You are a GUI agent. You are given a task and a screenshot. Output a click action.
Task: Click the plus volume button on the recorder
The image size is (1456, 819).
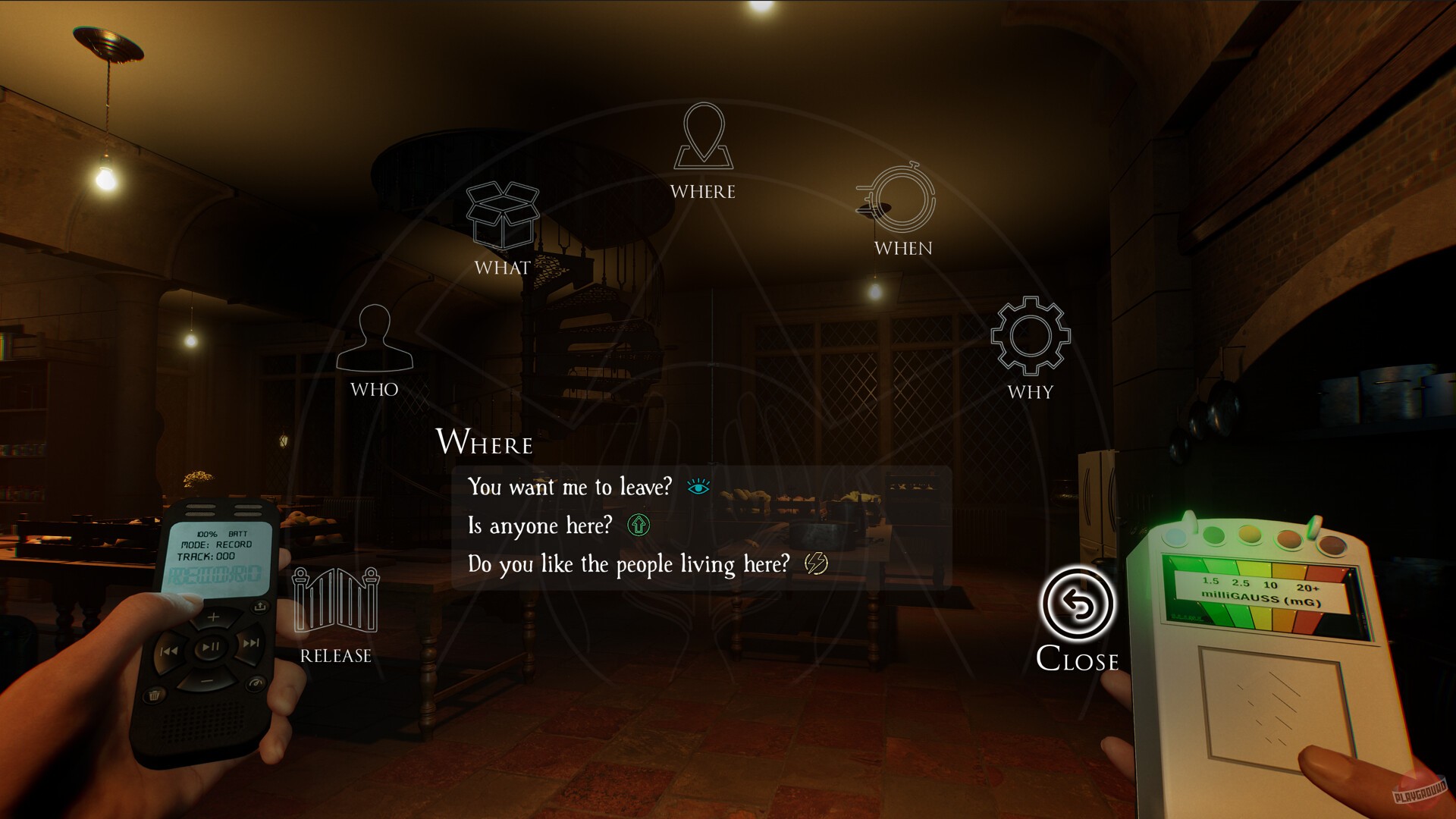(x=214, y=617)
